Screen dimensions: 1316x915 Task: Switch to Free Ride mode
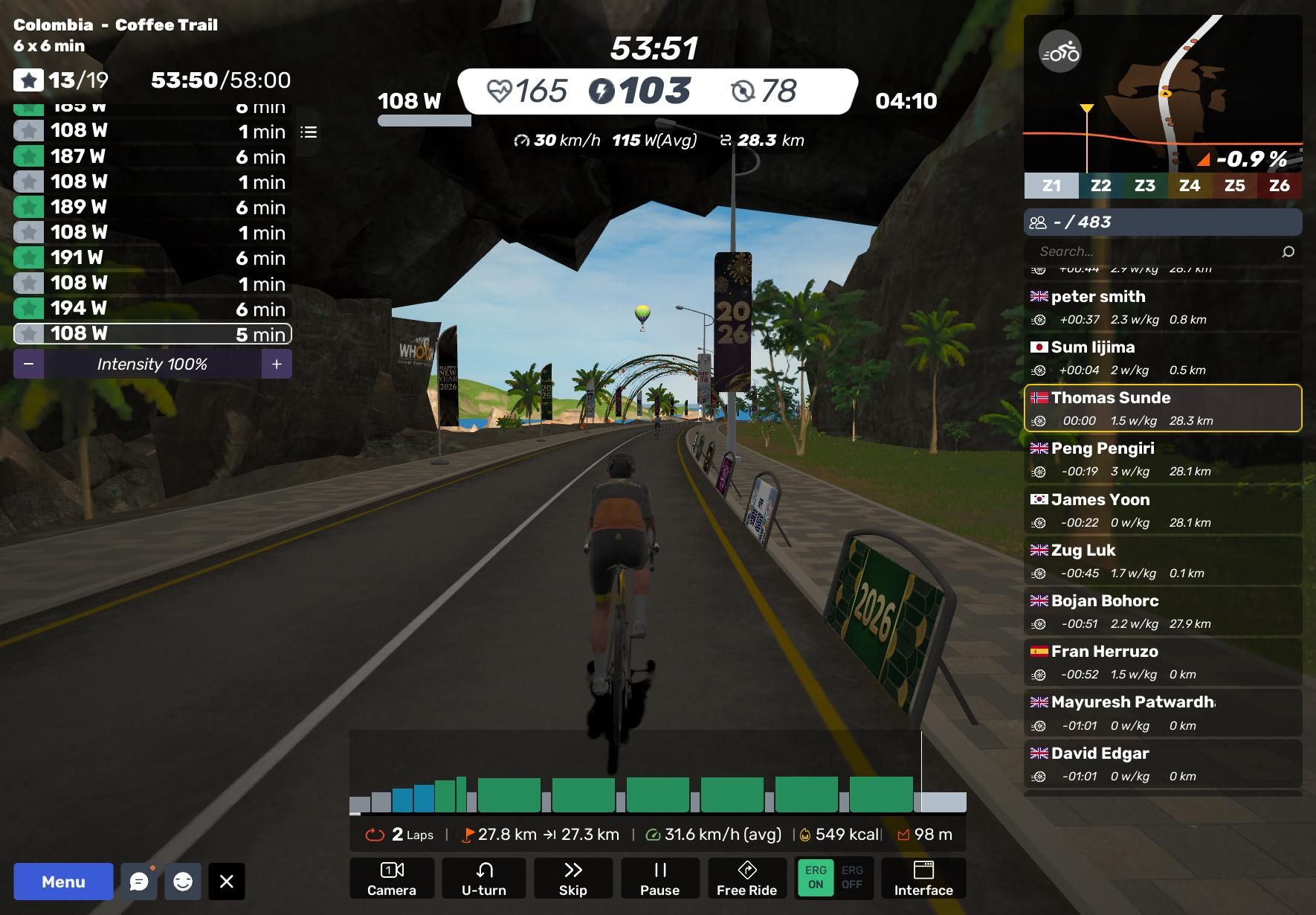point(746,879)
